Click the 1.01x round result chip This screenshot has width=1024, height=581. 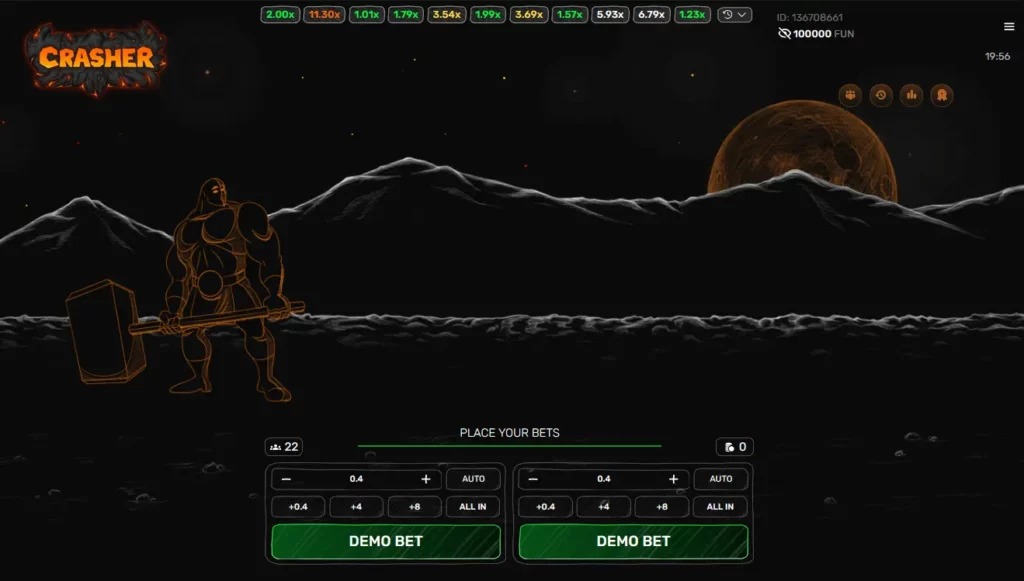click(x=366, y=15)
